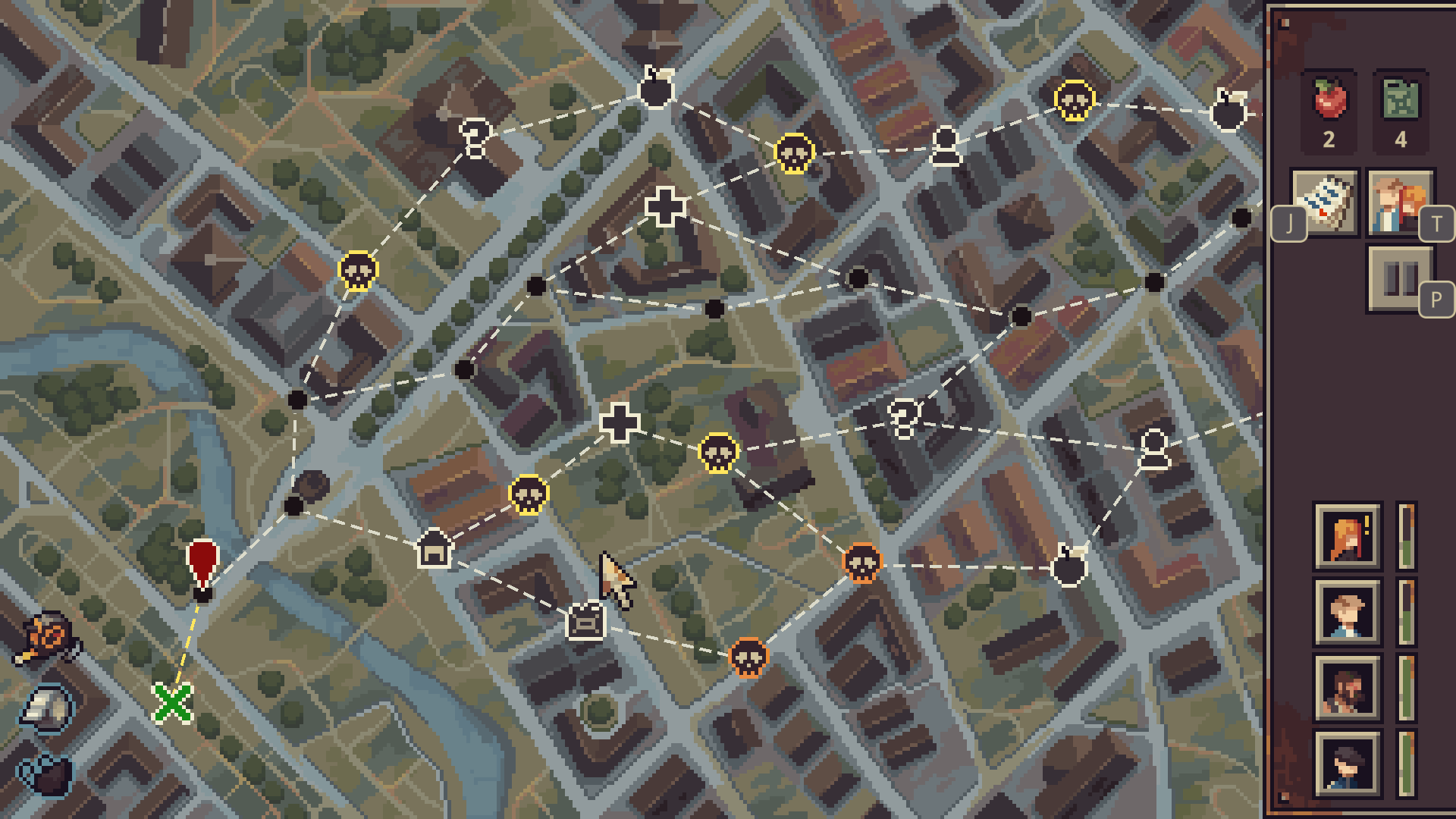Open the journal panel
This screenshot has height=819, width=1456.
coord(1326,203)
